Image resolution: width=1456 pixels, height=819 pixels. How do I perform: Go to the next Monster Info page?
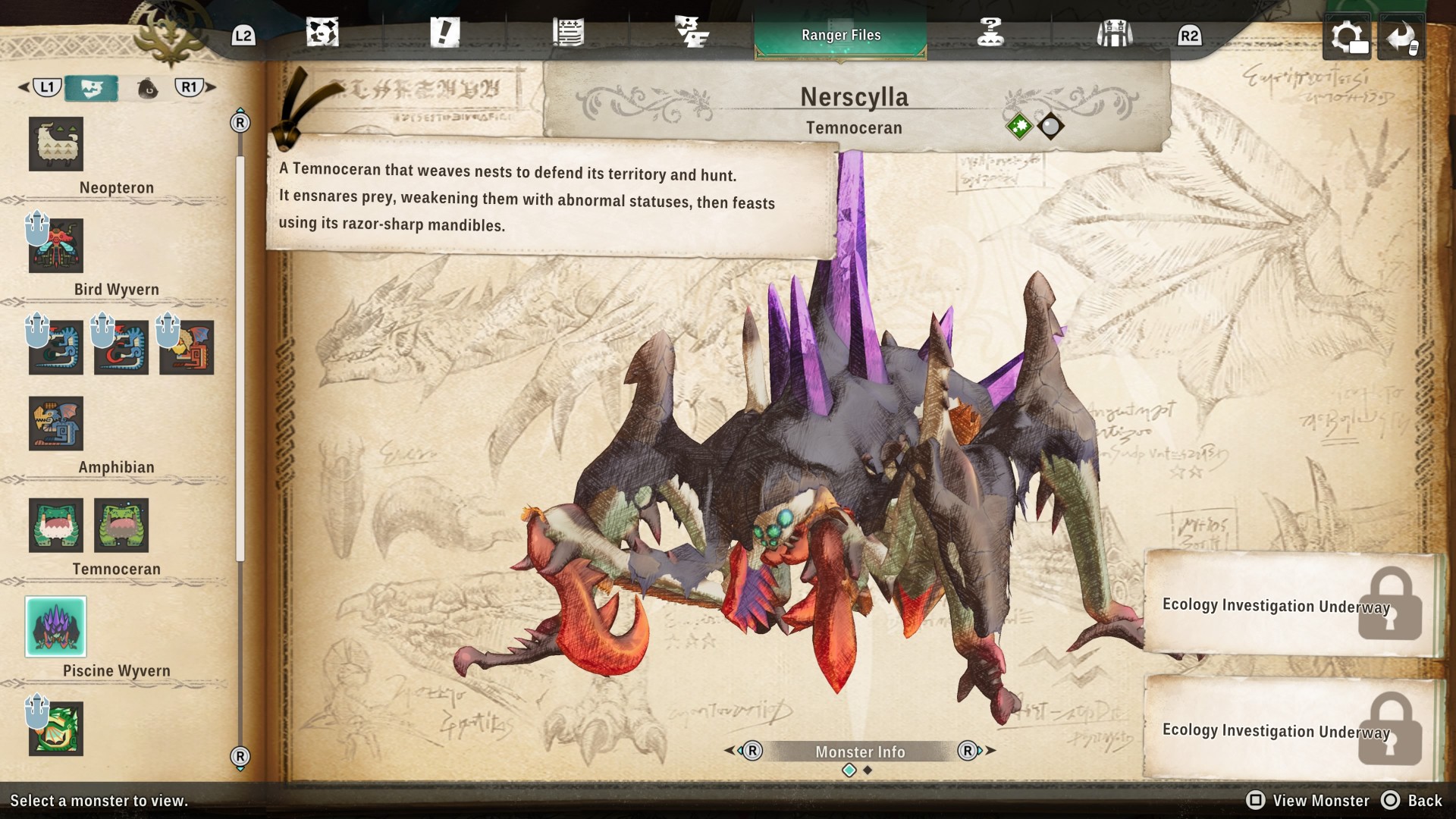click(x=976, y=751)
